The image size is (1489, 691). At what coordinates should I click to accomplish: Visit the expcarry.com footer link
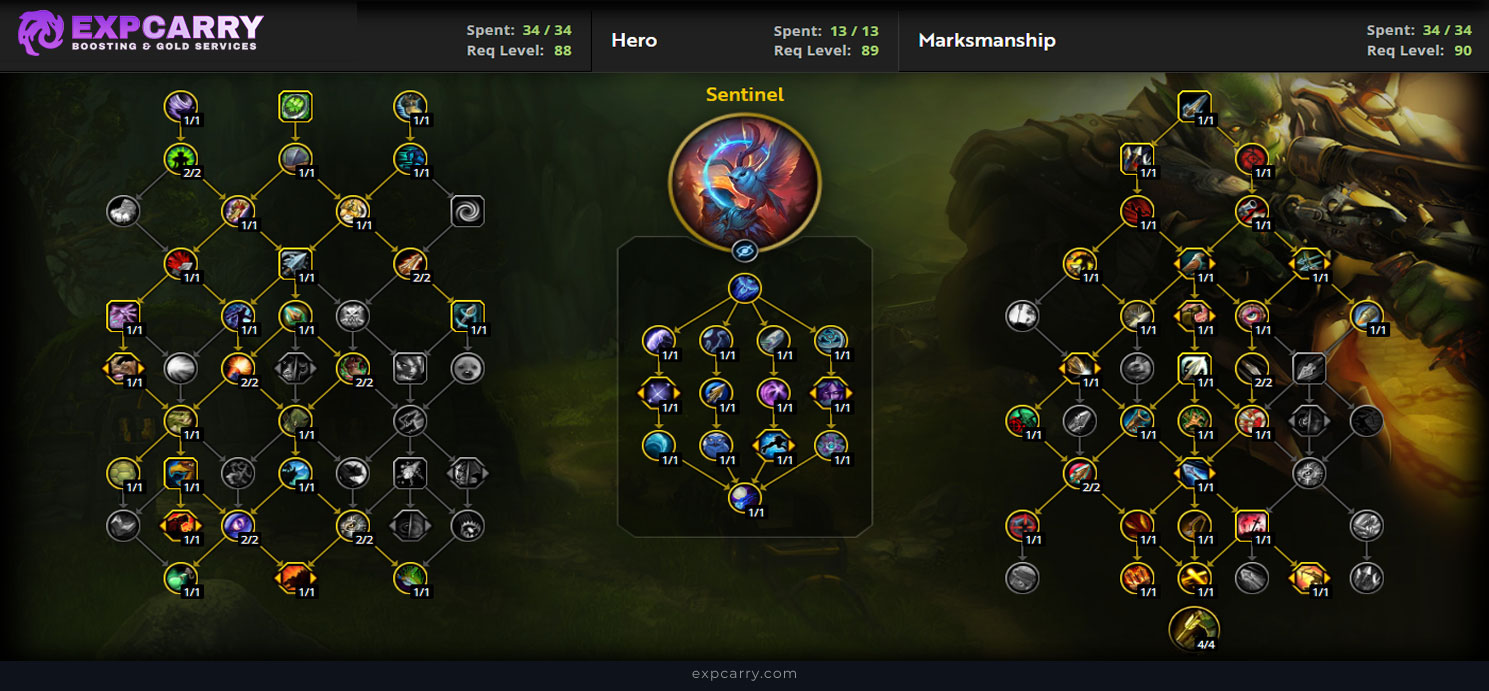[x=744, y=673]
